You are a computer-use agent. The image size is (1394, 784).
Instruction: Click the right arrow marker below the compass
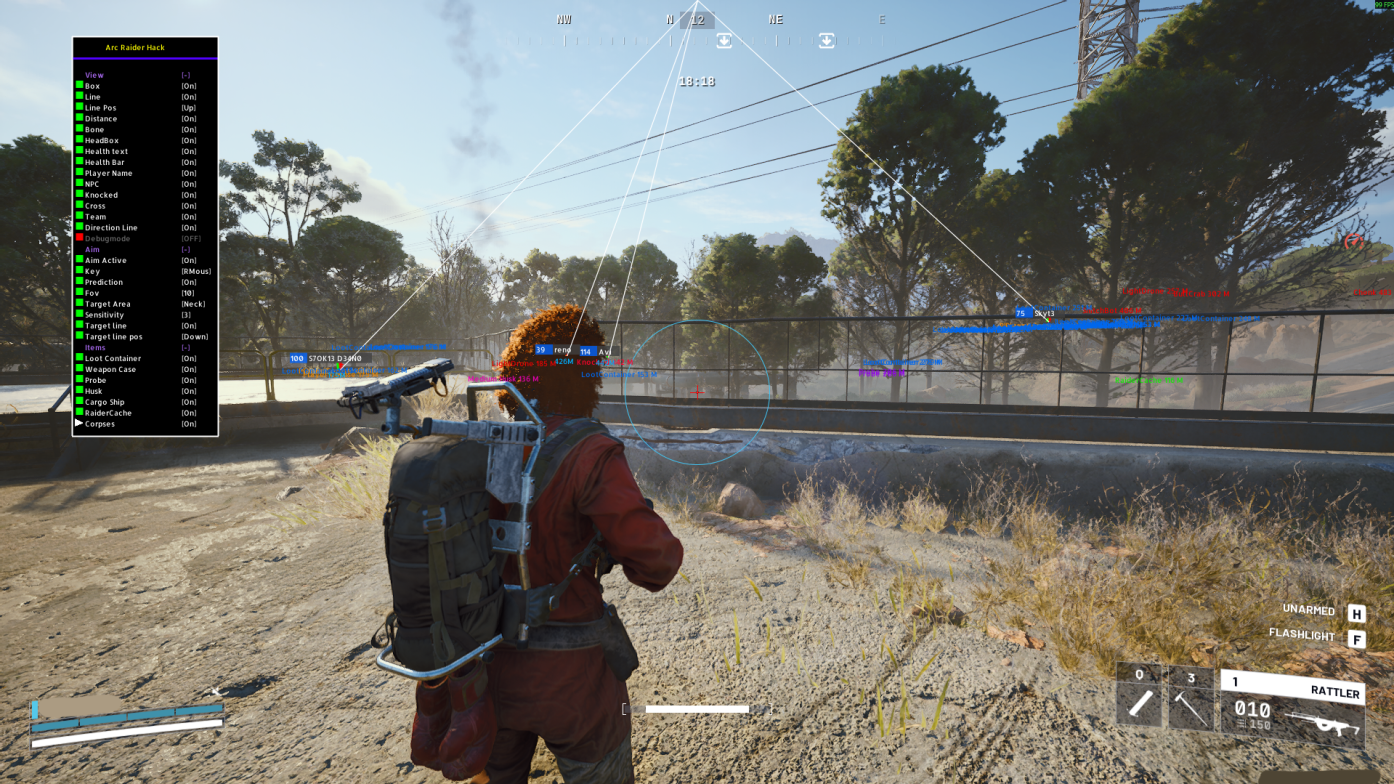pos(826,40)
